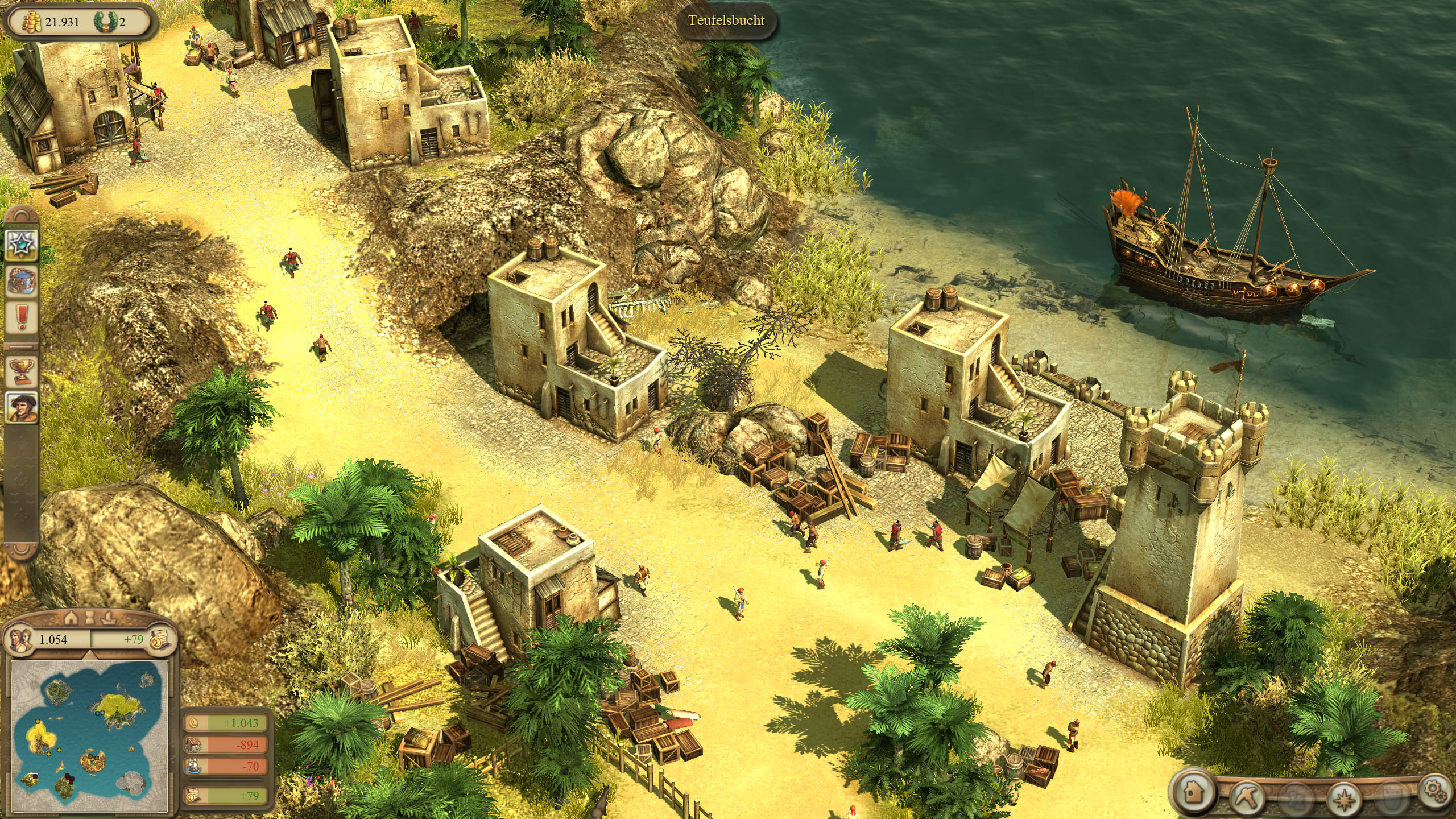Click the two-residents population portrait icon
The height and width of the screenshot is (819, 1456).
click(x=21, y=639)
